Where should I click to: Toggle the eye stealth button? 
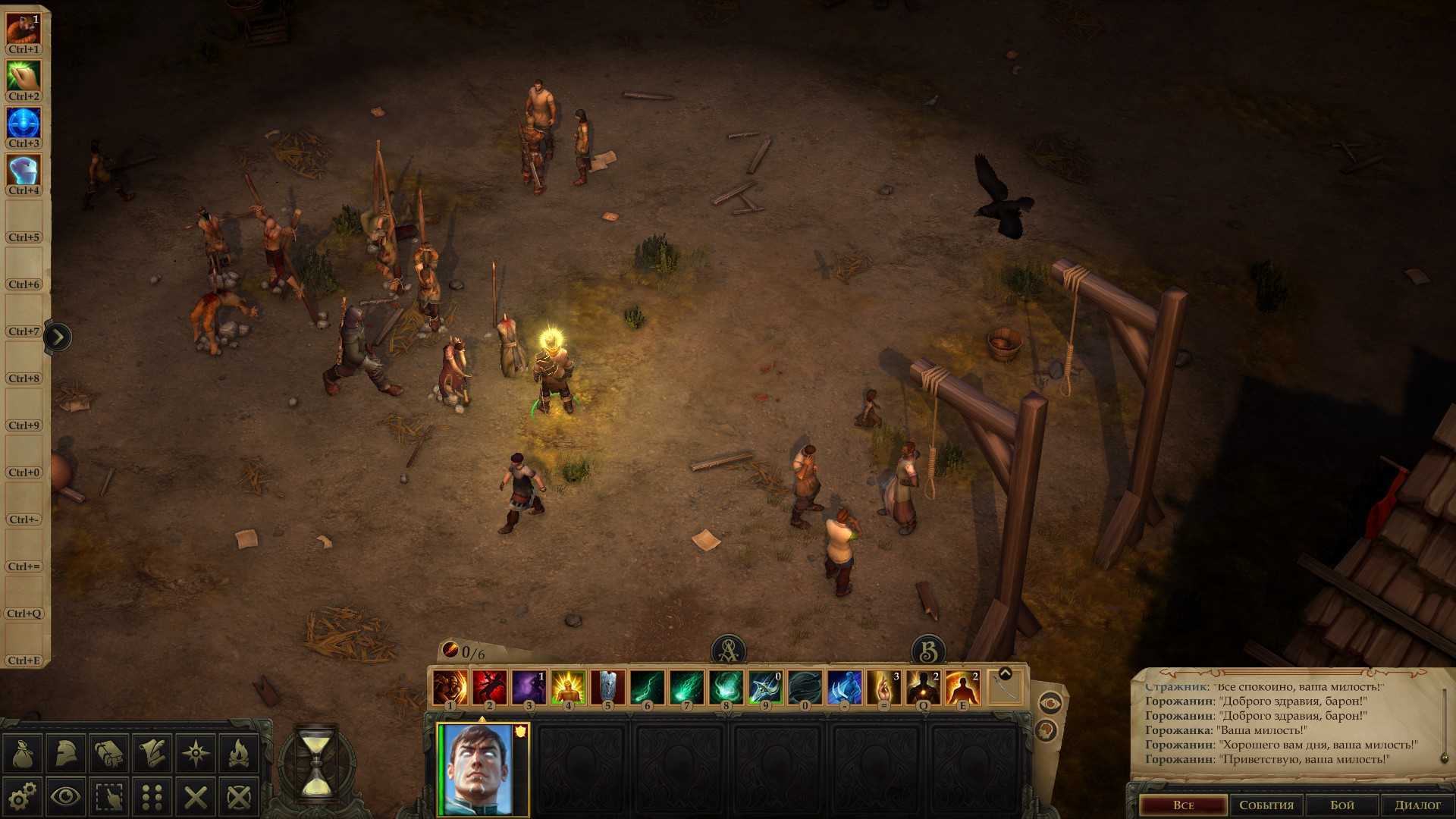66,796
